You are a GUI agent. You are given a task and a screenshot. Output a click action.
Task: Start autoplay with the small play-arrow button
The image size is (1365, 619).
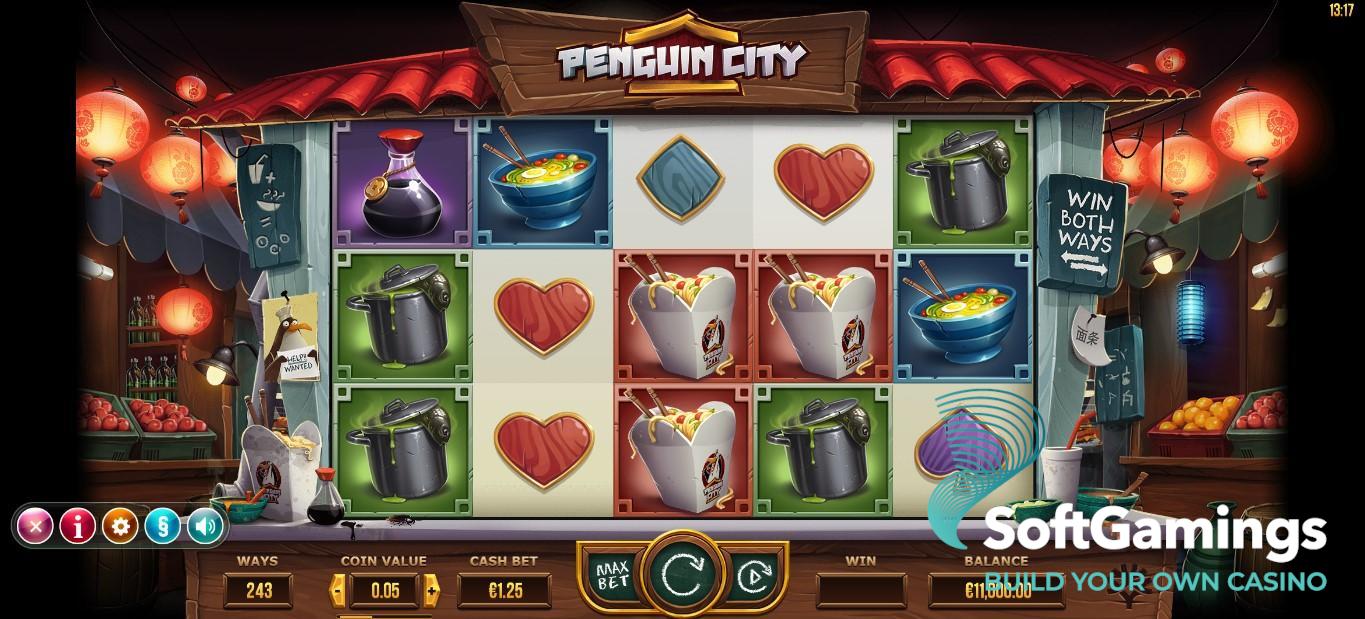pos(752,577)
